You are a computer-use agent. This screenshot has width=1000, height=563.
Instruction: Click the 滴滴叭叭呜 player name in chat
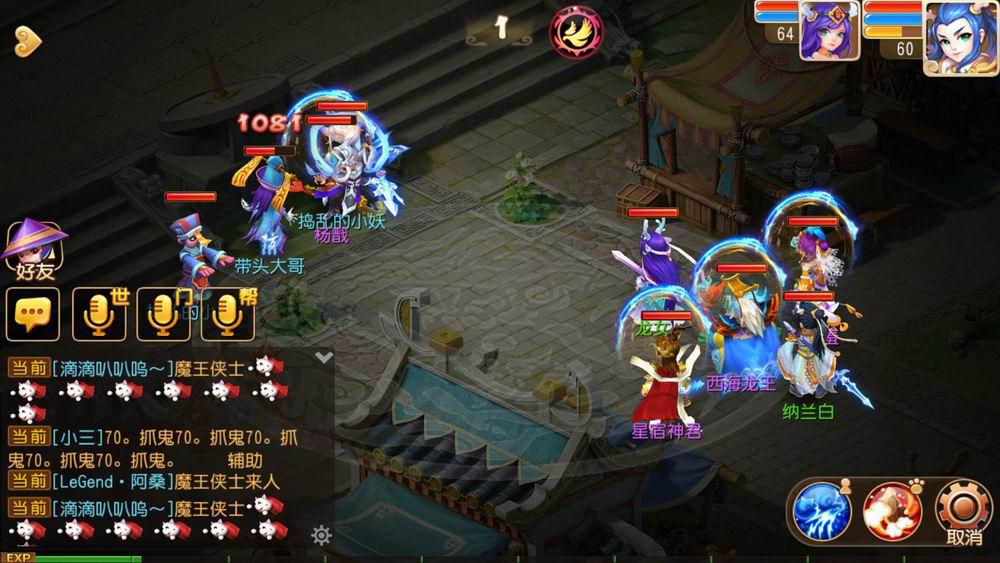(x=111, y=367)
